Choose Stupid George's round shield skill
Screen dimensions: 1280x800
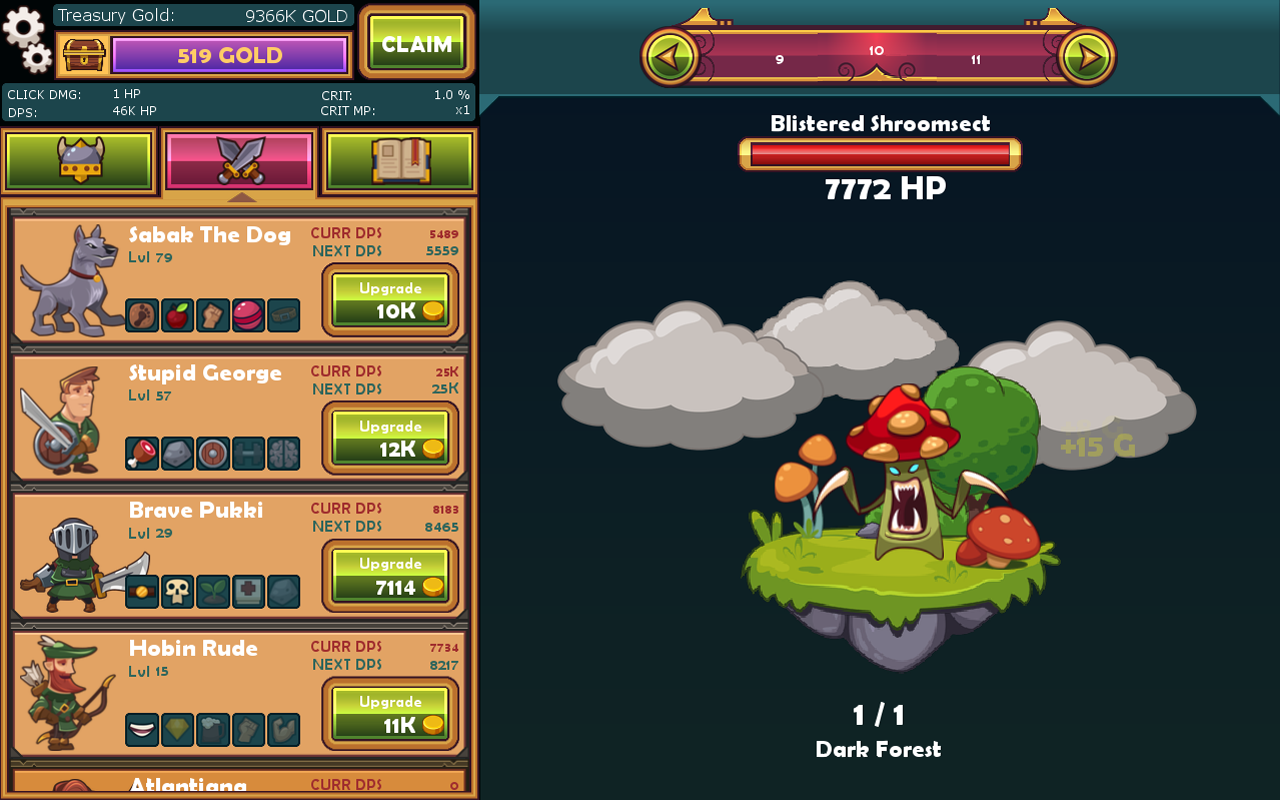pos(213,453)
